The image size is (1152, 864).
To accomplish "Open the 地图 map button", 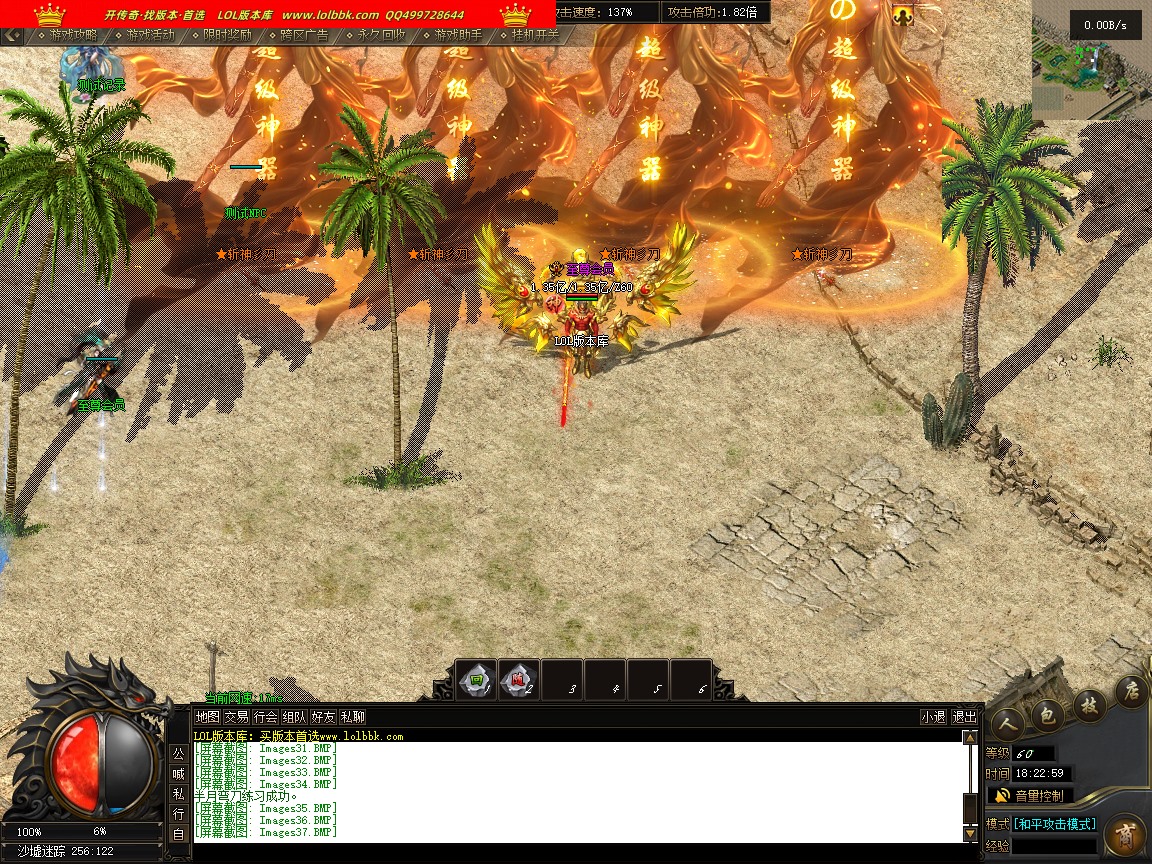I will (x=207, y=717).
